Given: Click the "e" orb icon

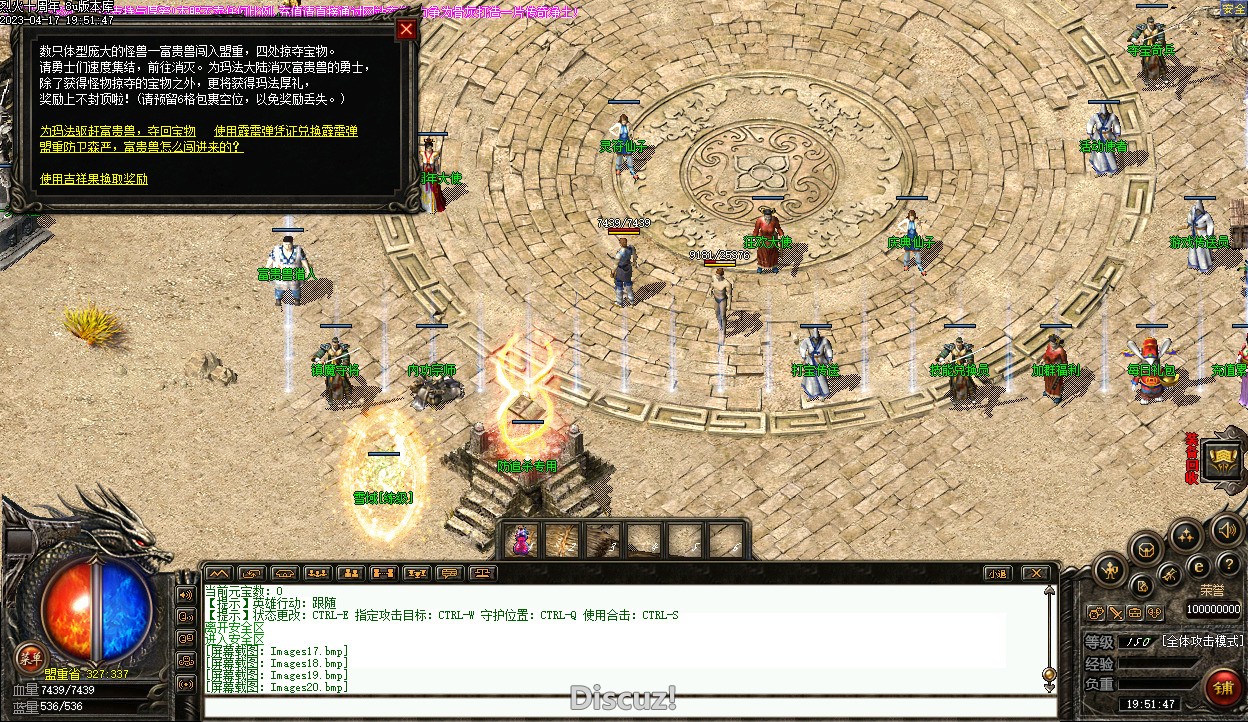Looking at the screenshot, I should tap(1199, 565).
